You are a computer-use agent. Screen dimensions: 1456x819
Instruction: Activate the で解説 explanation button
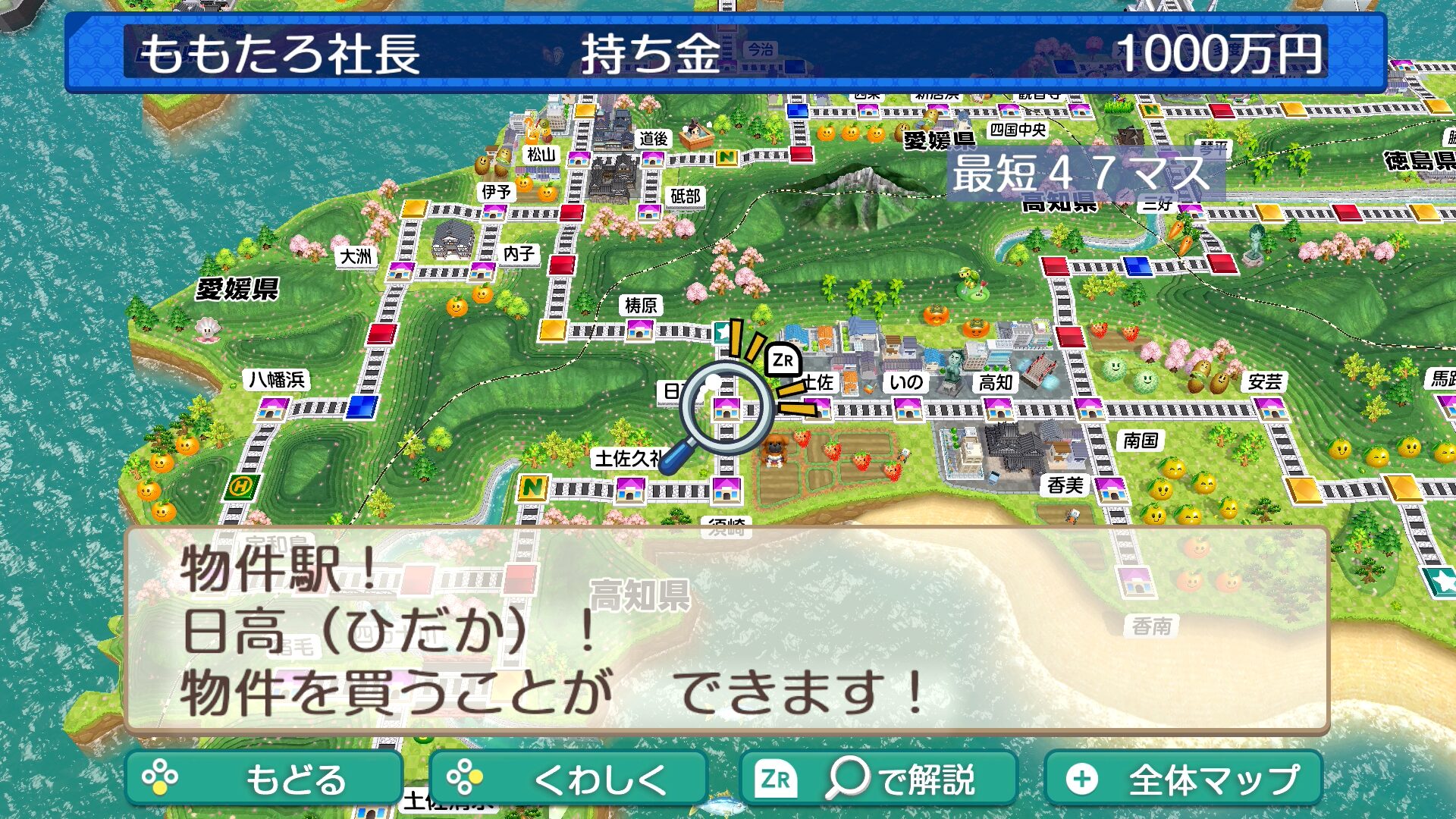pyautogui.click(x=877, y=778)
